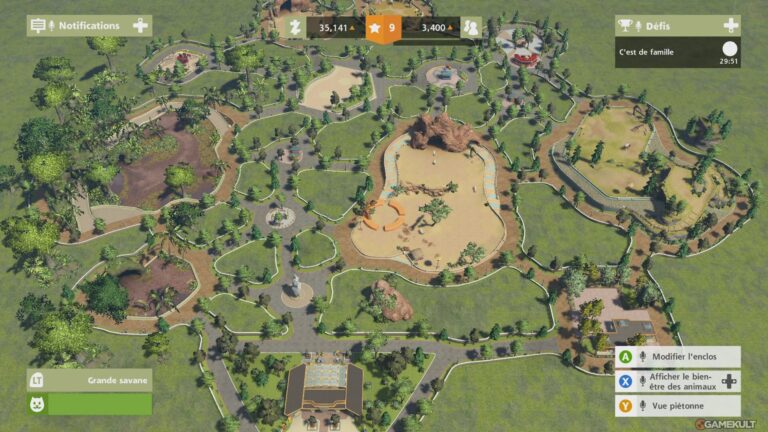768x432 pixels.
Task: Click the orange star zoo rating badge
Action: pos(384,28)
